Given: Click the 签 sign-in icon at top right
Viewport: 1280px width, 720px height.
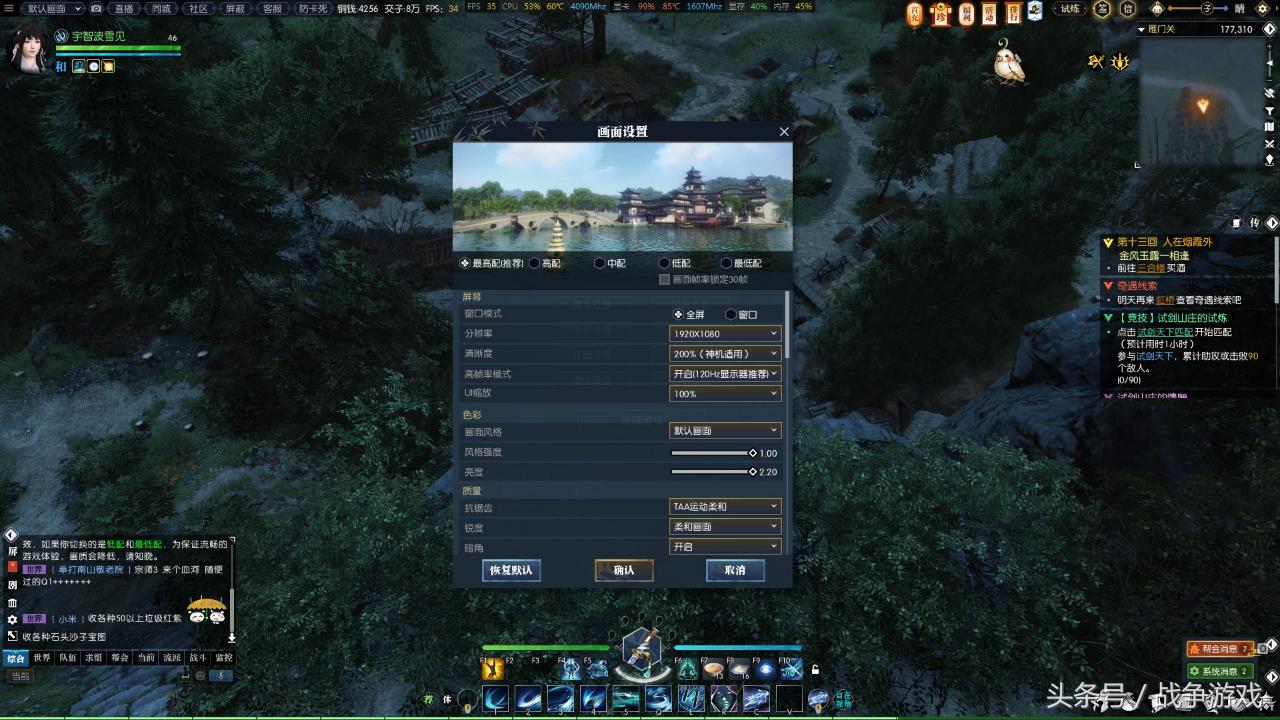Looking at the screenshot, I should click(x=1102, y=9).
